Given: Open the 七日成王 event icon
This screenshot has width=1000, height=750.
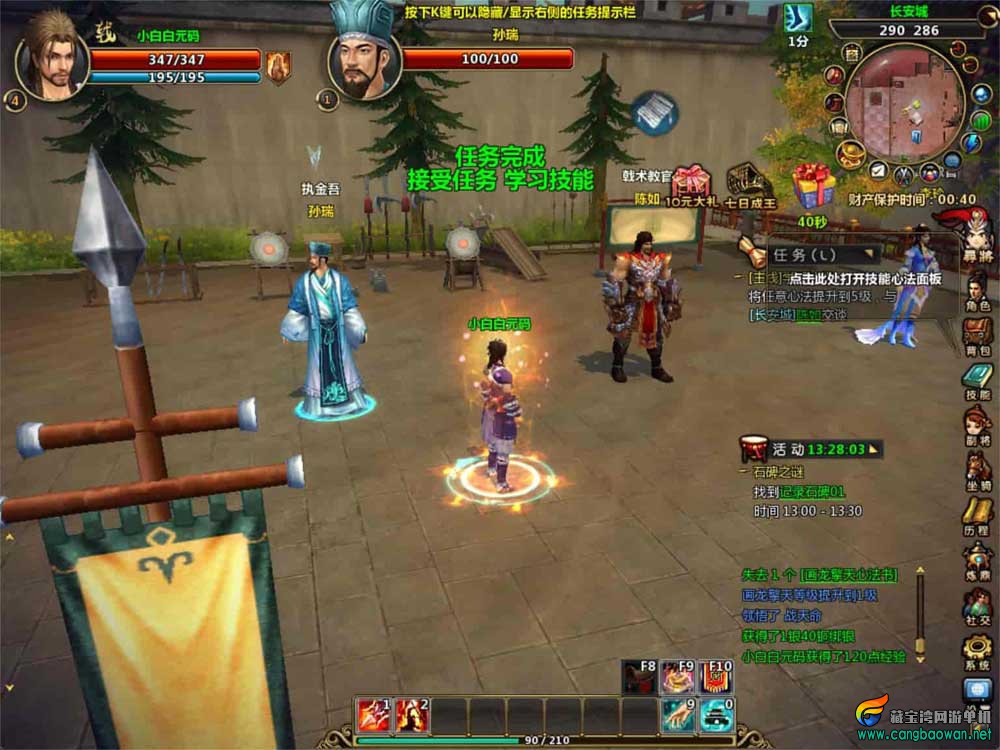Looking at the screenshot, I should (745, 183).
